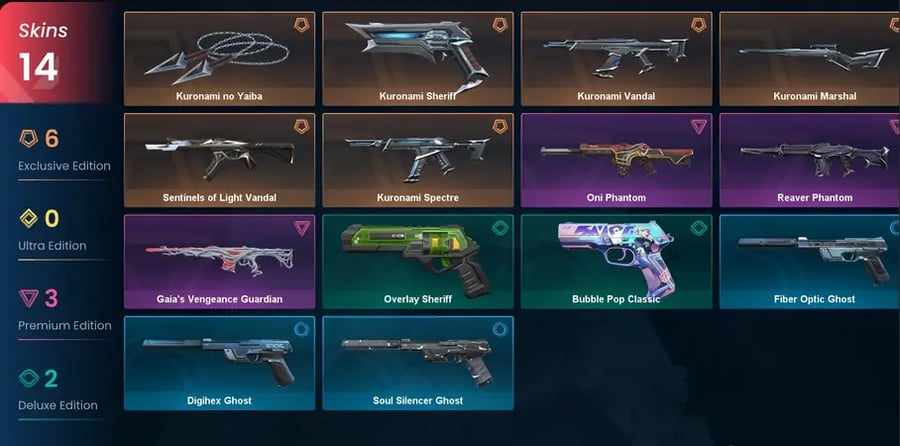Screen dimensions: 900x446
Task: Open the Reaver Phantom skin card
Action: point(810,160)
